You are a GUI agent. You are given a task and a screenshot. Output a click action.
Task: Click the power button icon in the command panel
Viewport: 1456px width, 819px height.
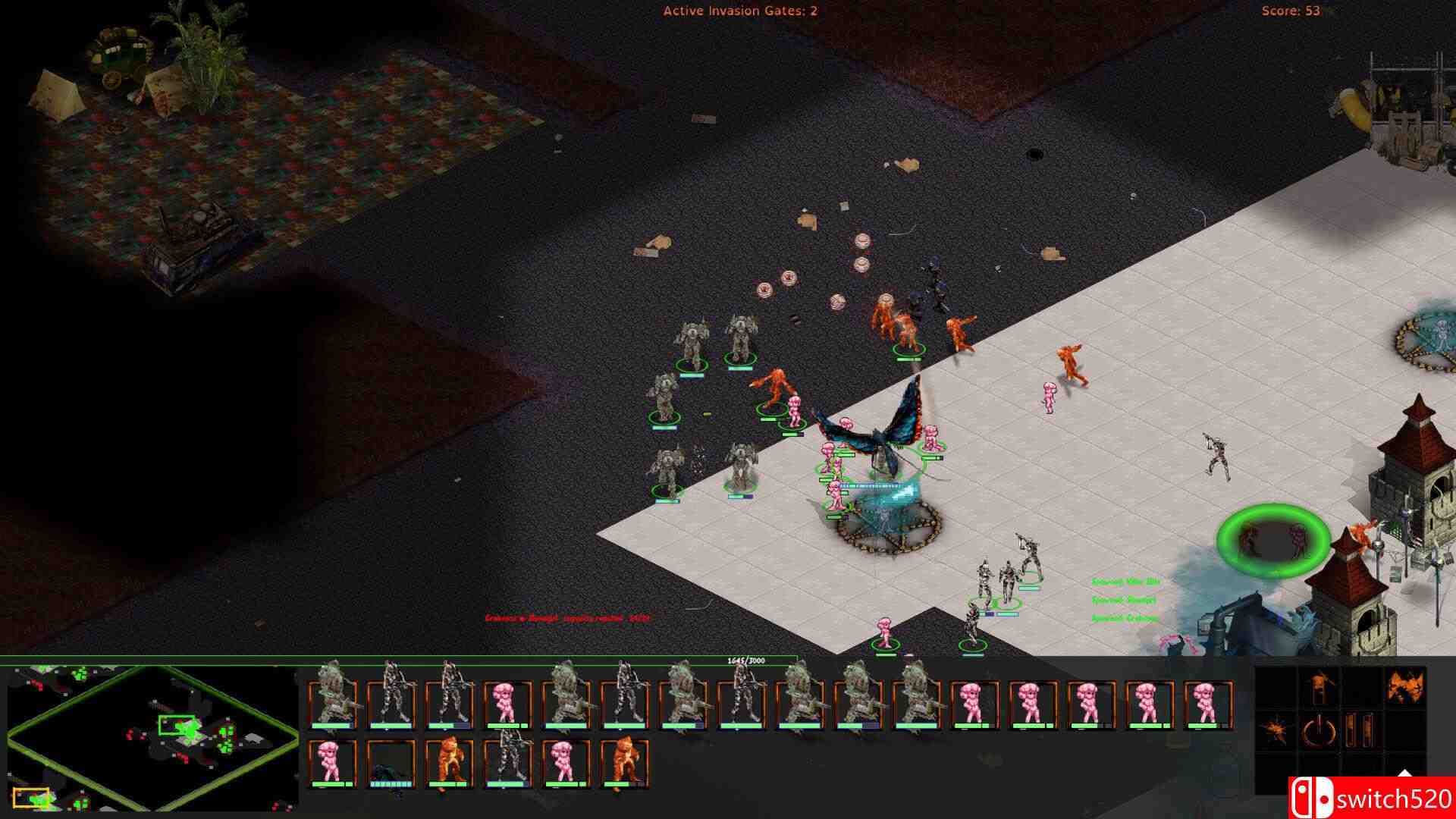coord(1319,730)
